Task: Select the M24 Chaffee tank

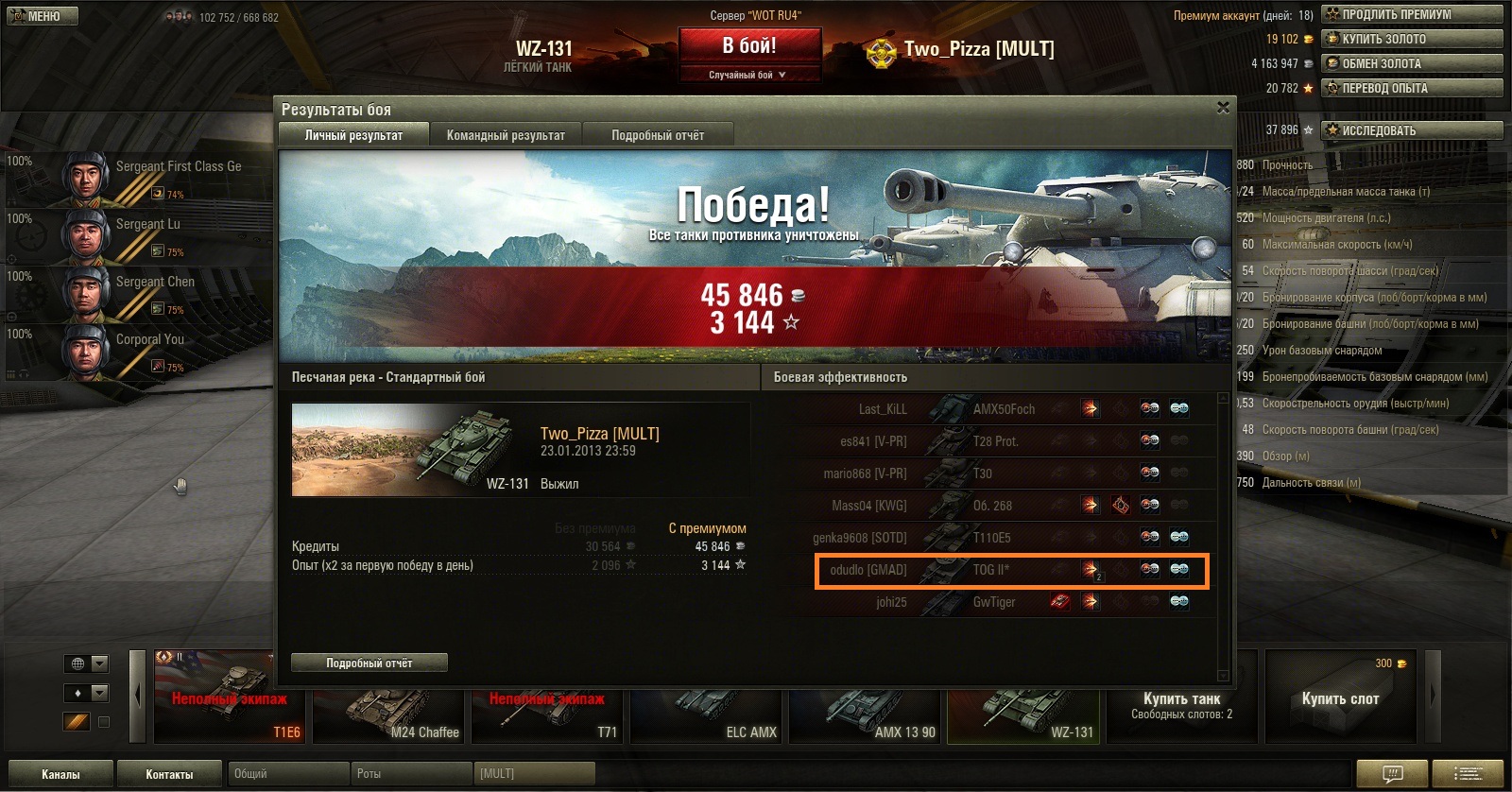Action: point(389,706)
